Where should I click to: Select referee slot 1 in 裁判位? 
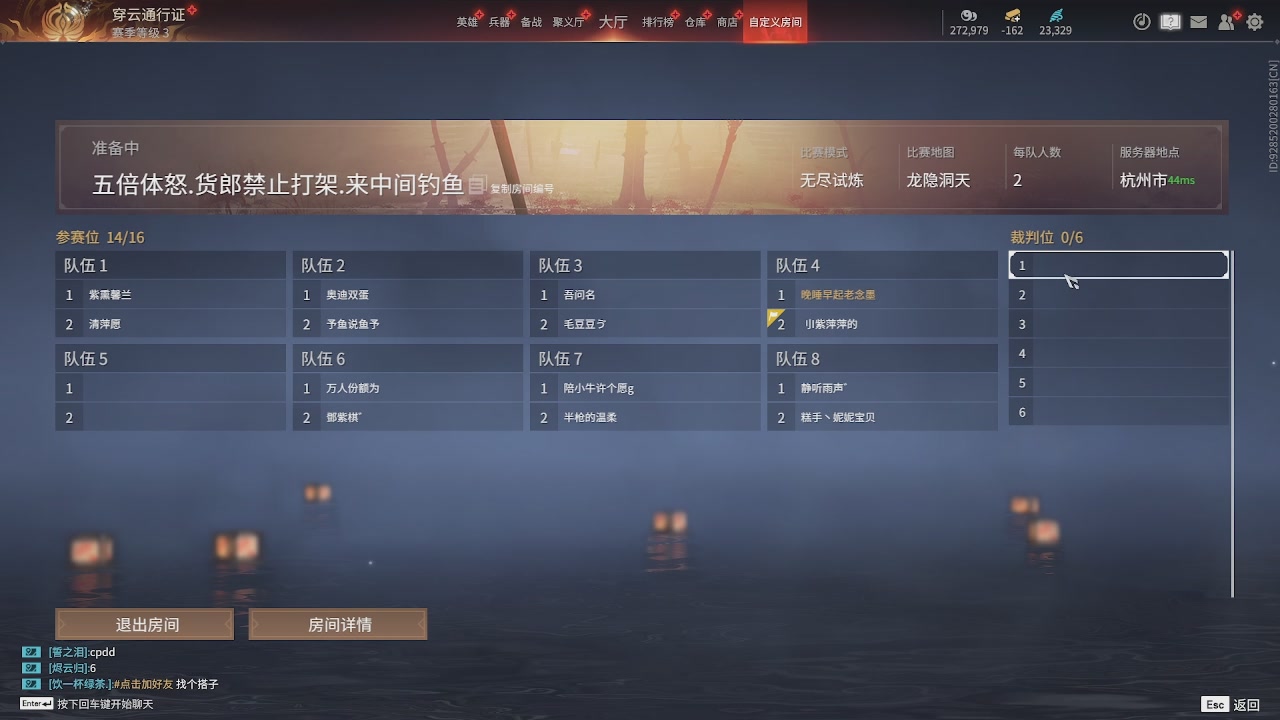point(1117,264)
